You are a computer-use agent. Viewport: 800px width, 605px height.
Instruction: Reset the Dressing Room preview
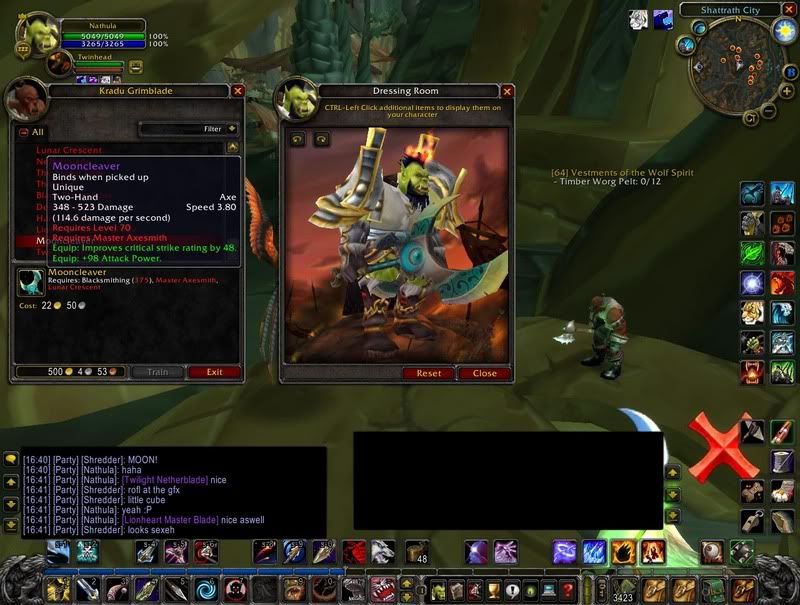(x=428, y=373)
